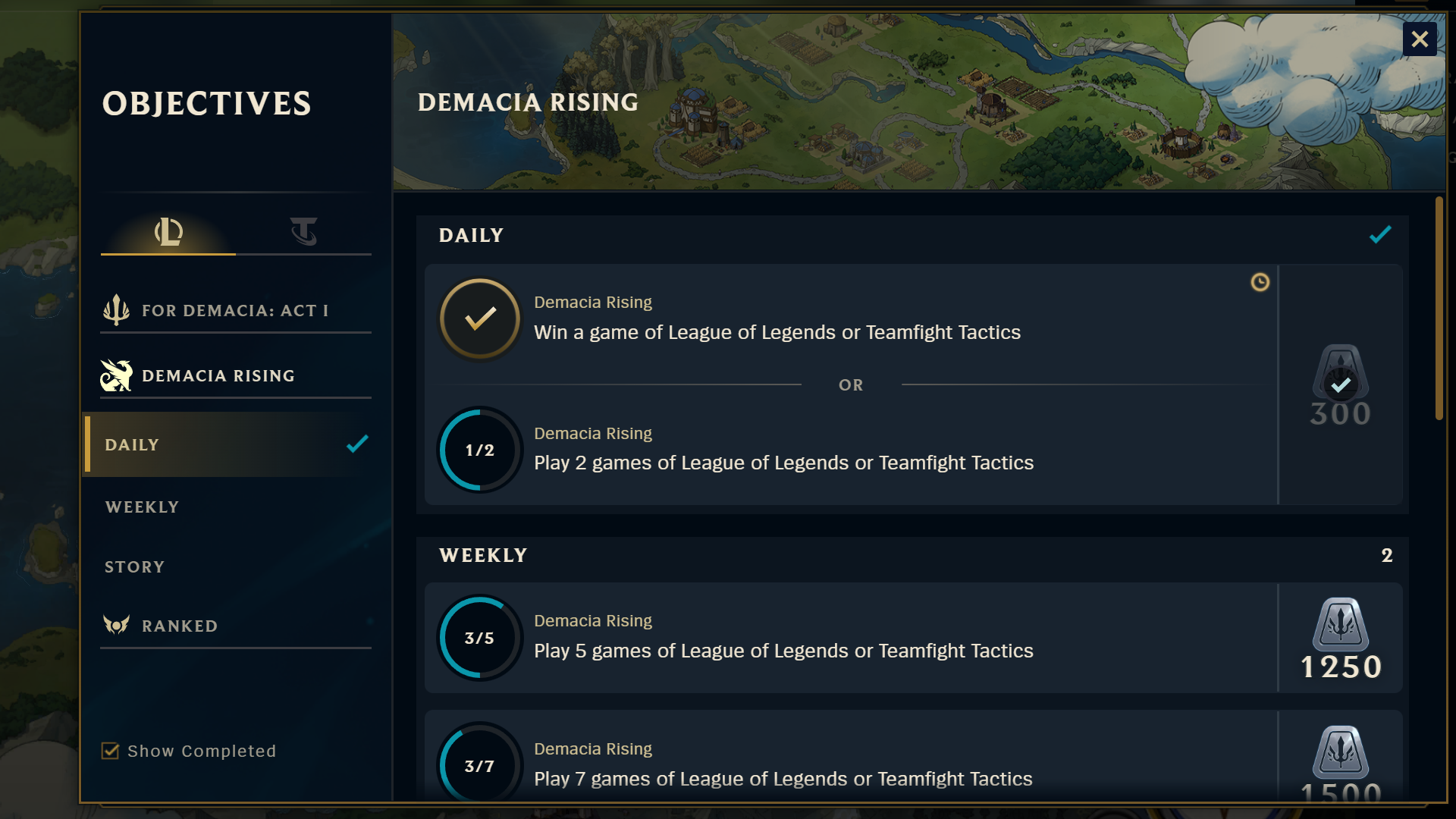Select the Demacia Rising crest icon

[115, 375]
